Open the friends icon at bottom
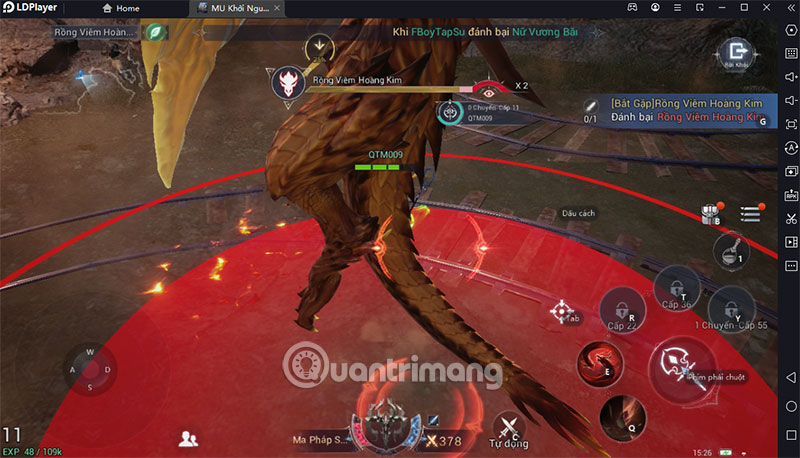This screenshot has width=800, height=458. [x=187, y=438]
